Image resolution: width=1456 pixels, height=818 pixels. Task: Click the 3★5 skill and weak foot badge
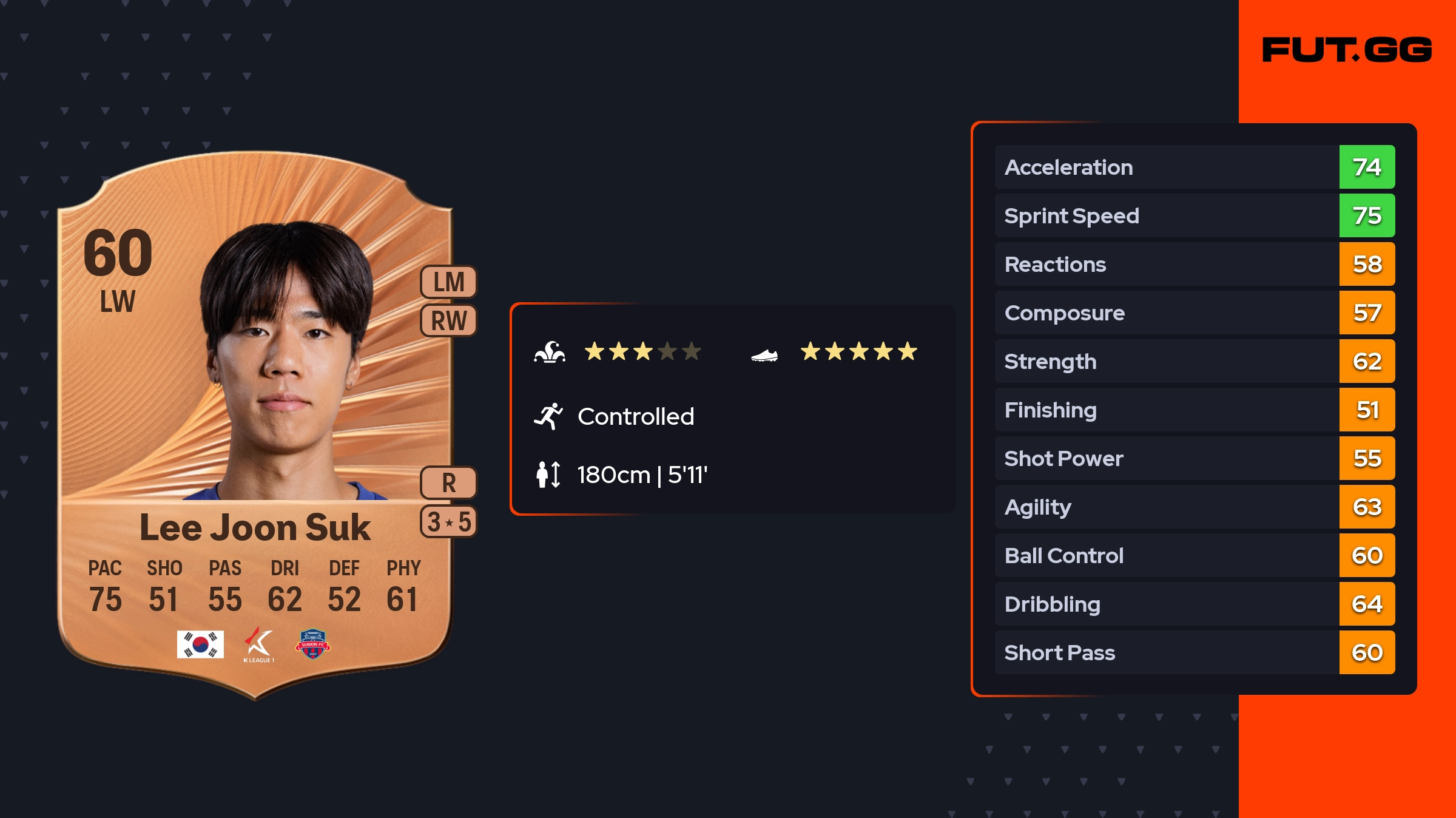449,522
